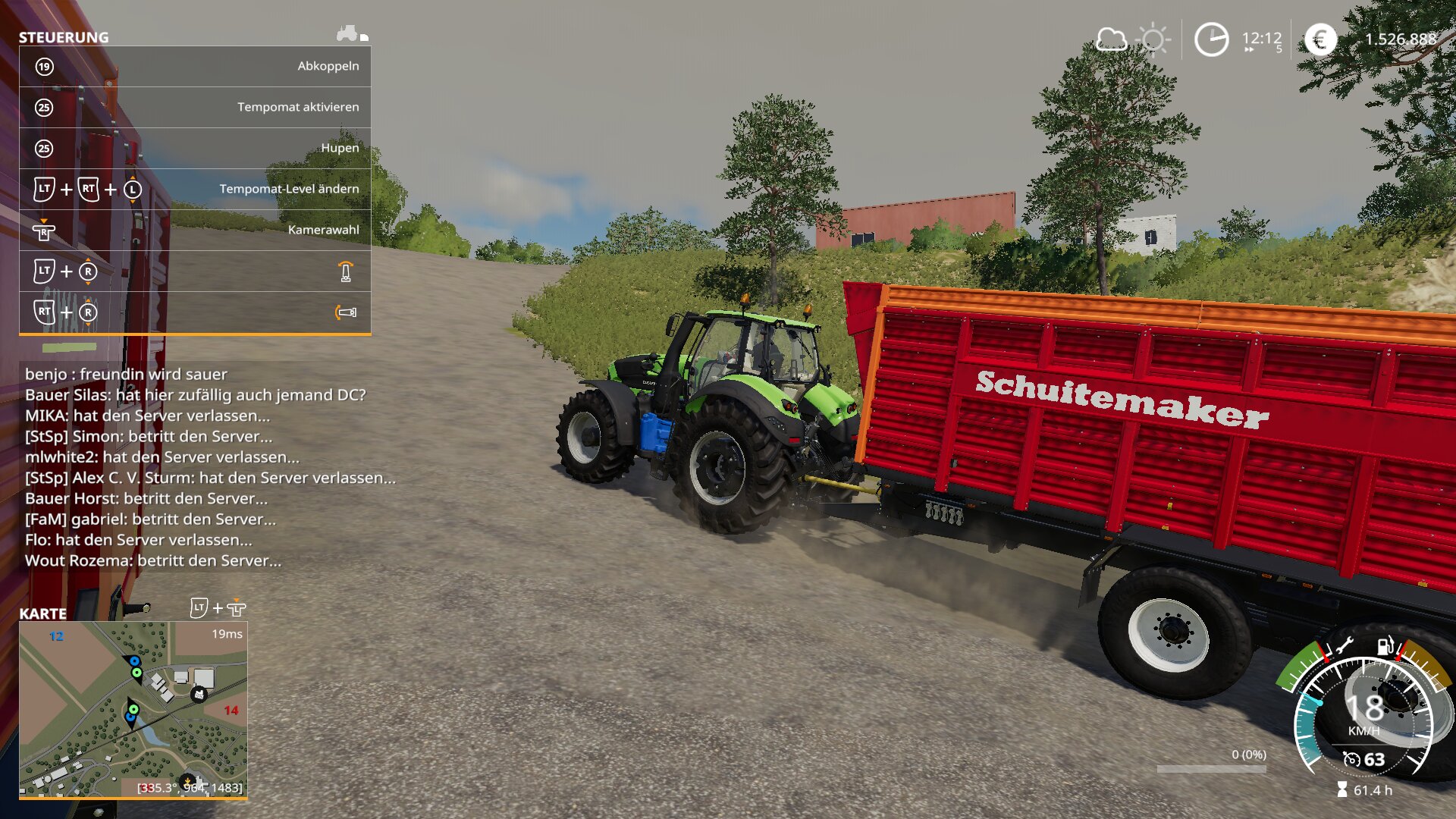Choose the Tempomat aktivieren entry
This screenshot has height=819, width=1456.
(x=195, y=108)
